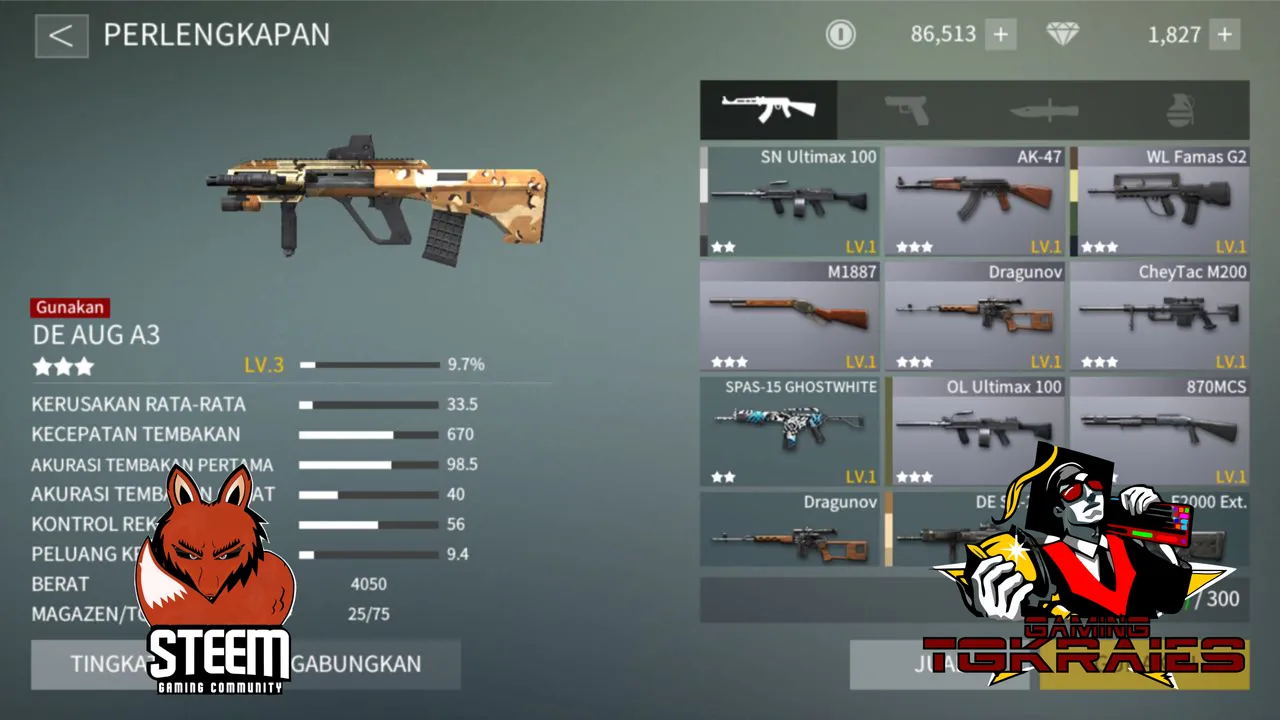Show the grenade tab
Screen dimensions: 1280x720
point(1181,110)
